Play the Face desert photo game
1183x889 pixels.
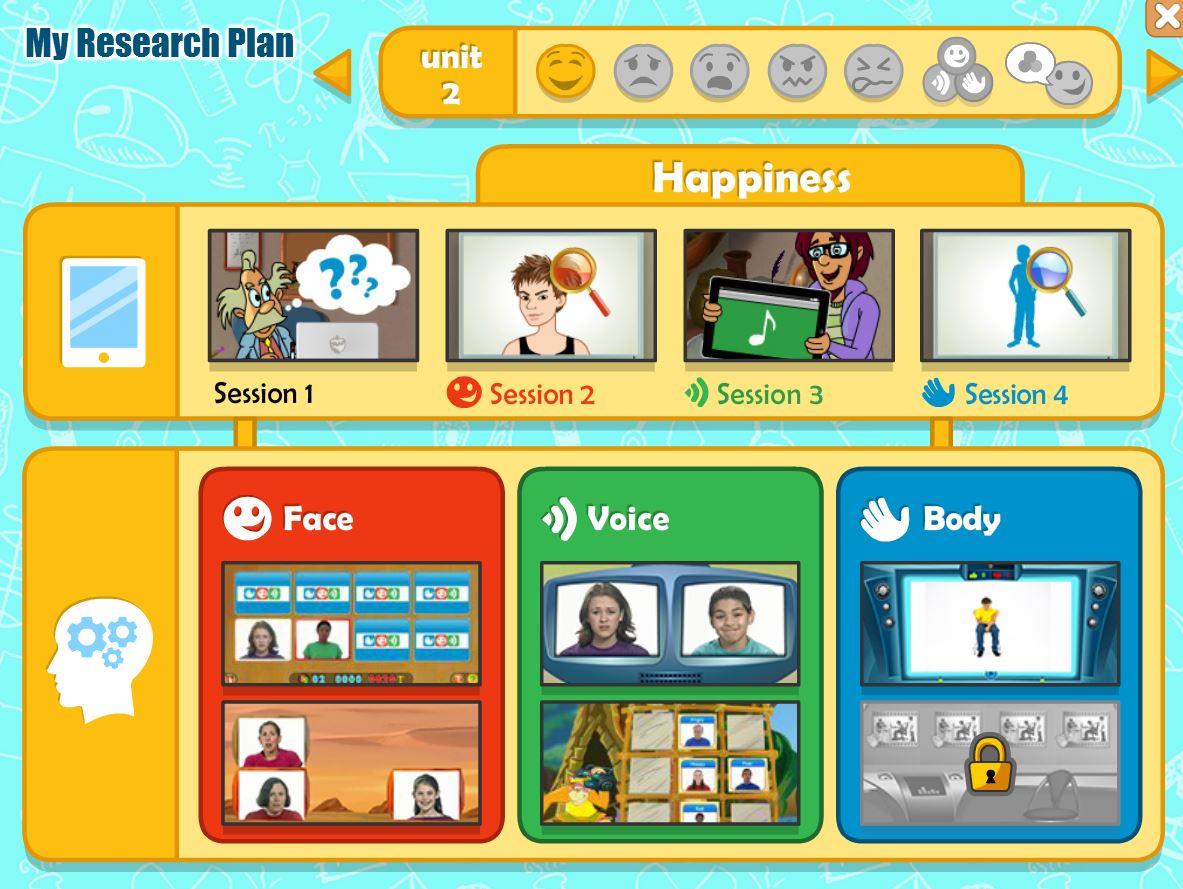click(351, 763)
